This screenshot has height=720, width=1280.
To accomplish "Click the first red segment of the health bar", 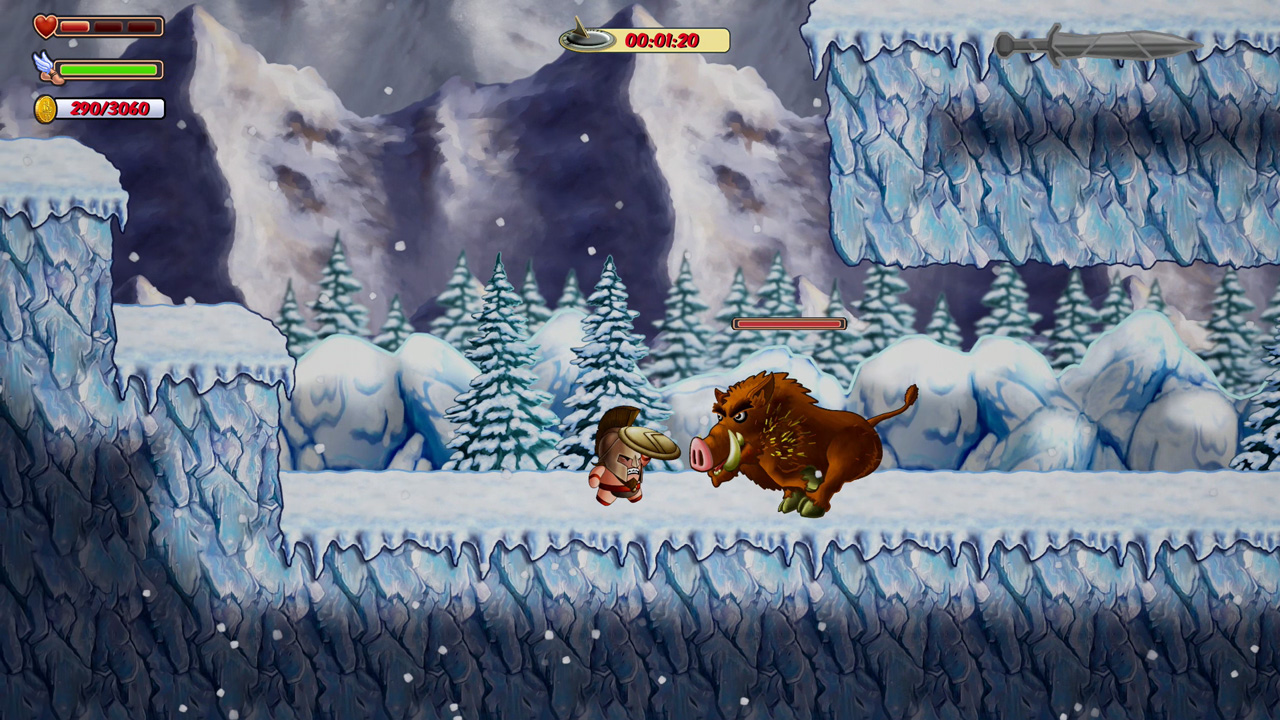I will [x=76, y=26].
